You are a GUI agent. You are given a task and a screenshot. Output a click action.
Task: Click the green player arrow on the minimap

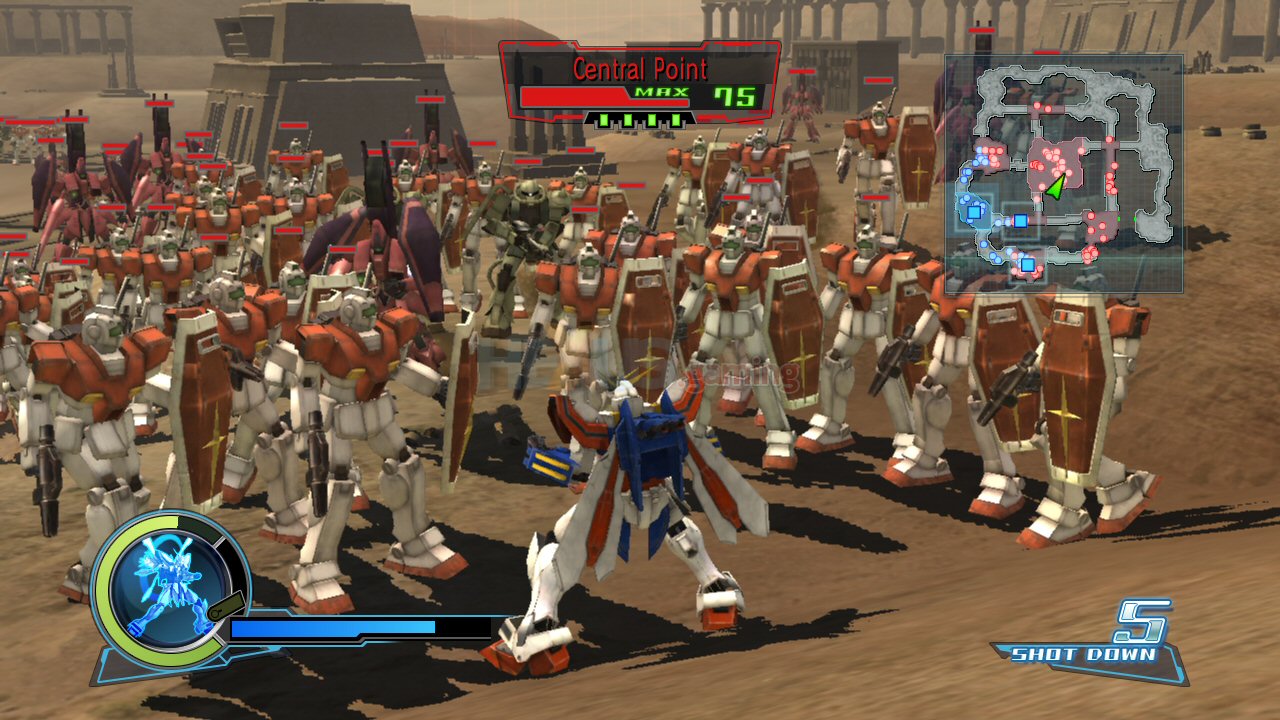[1058, 186]
